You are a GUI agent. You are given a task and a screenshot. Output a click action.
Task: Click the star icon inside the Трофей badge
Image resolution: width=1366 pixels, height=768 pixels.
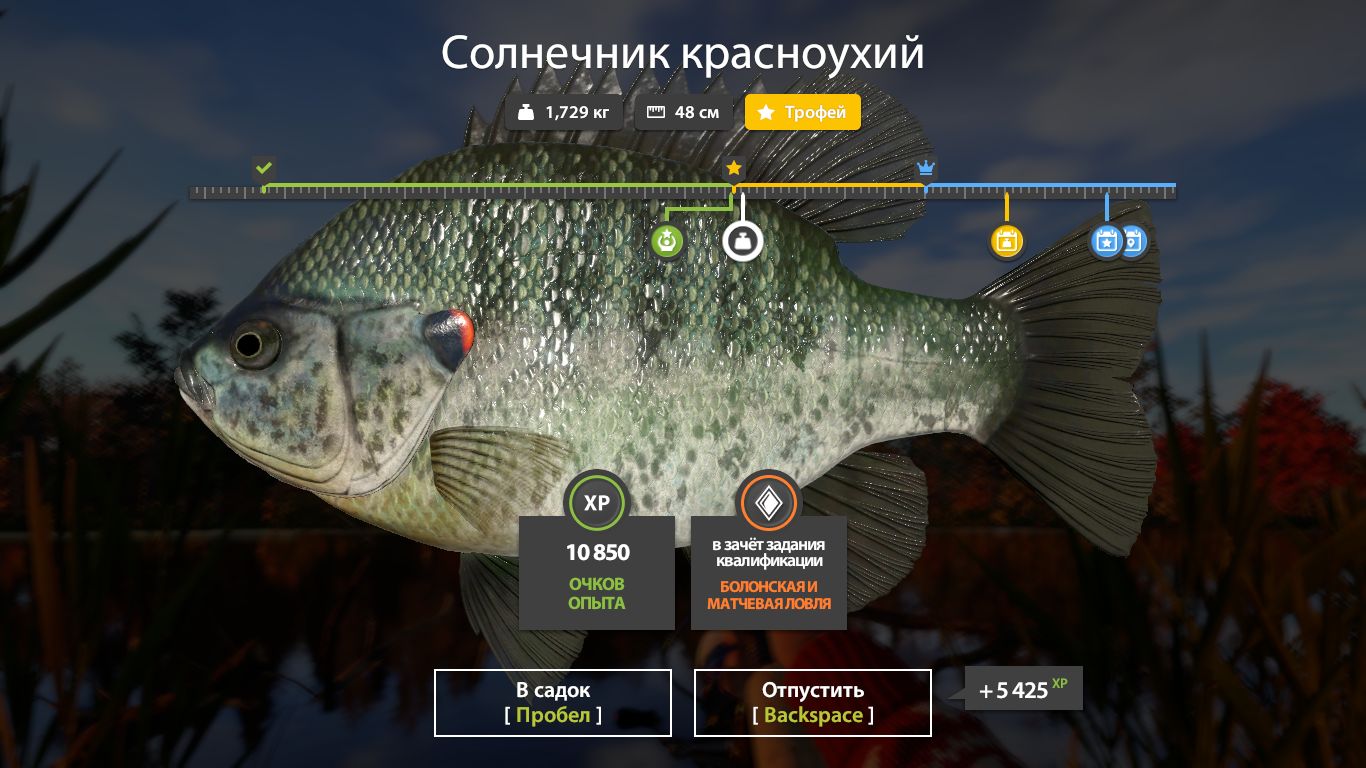point(766,112)
